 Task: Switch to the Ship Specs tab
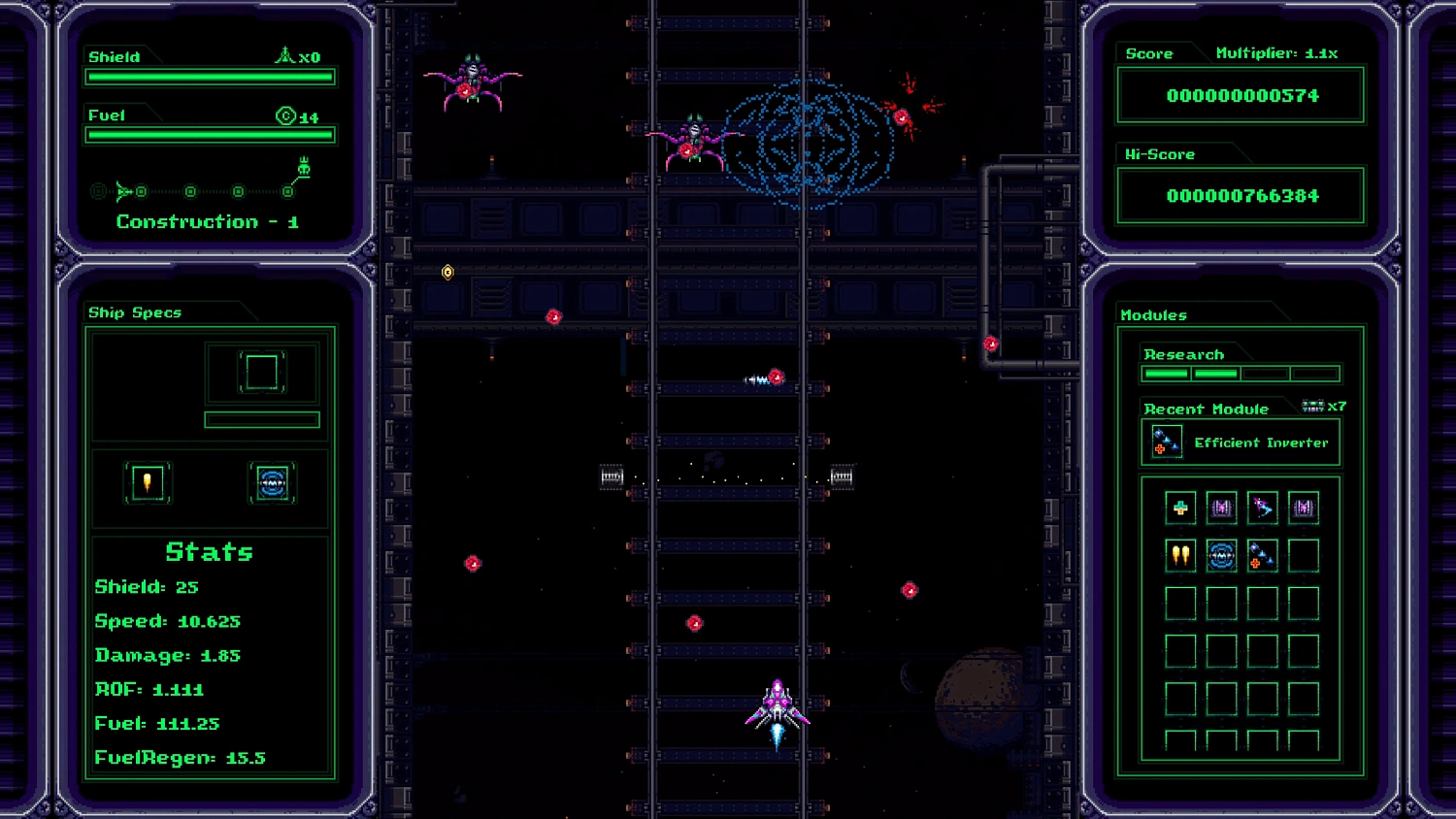click(x=136, y=311)
